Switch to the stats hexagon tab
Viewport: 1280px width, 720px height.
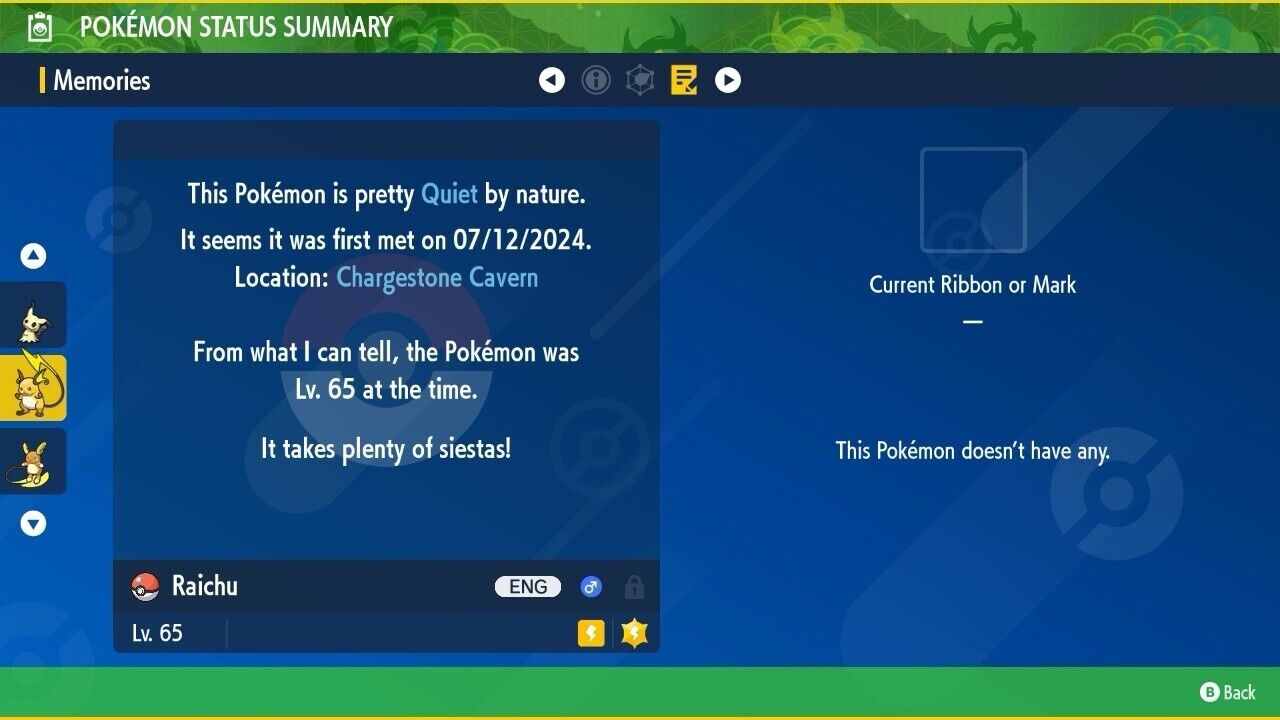click(640, 80)
